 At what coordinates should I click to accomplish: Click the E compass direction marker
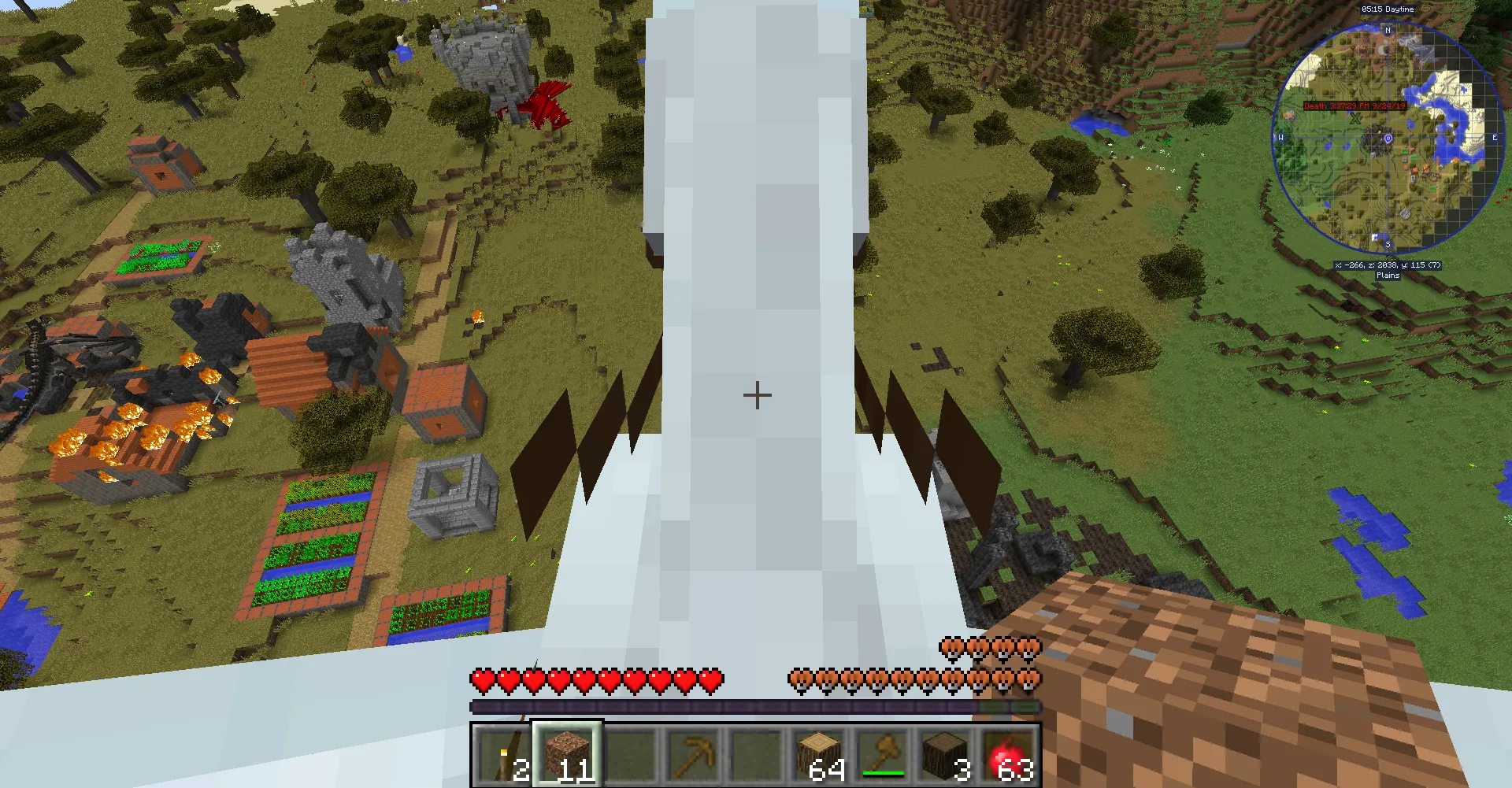click(1495, 137)
